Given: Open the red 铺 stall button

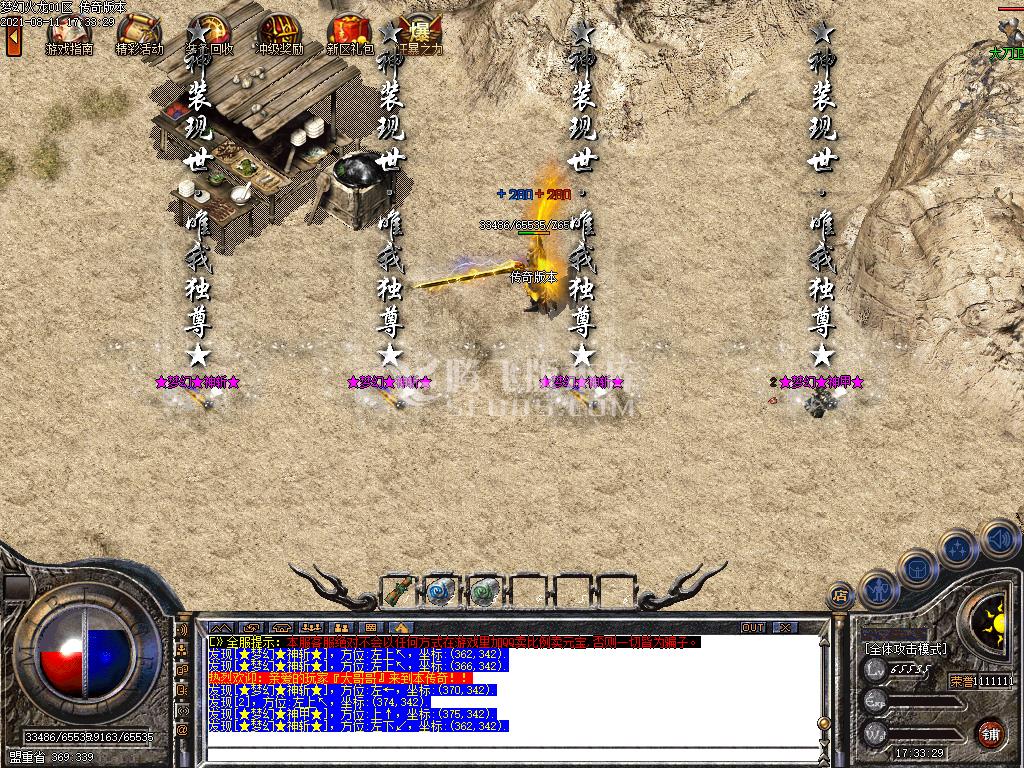Looking at the screenshot, I should (990, 732).
